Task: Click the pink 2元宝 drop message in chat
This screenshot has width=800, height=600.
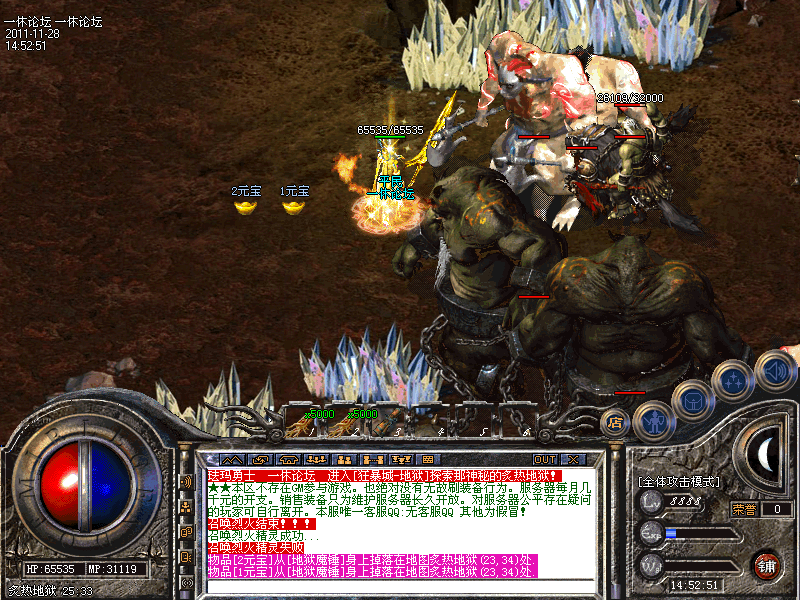Action: [x=370, y=558]
